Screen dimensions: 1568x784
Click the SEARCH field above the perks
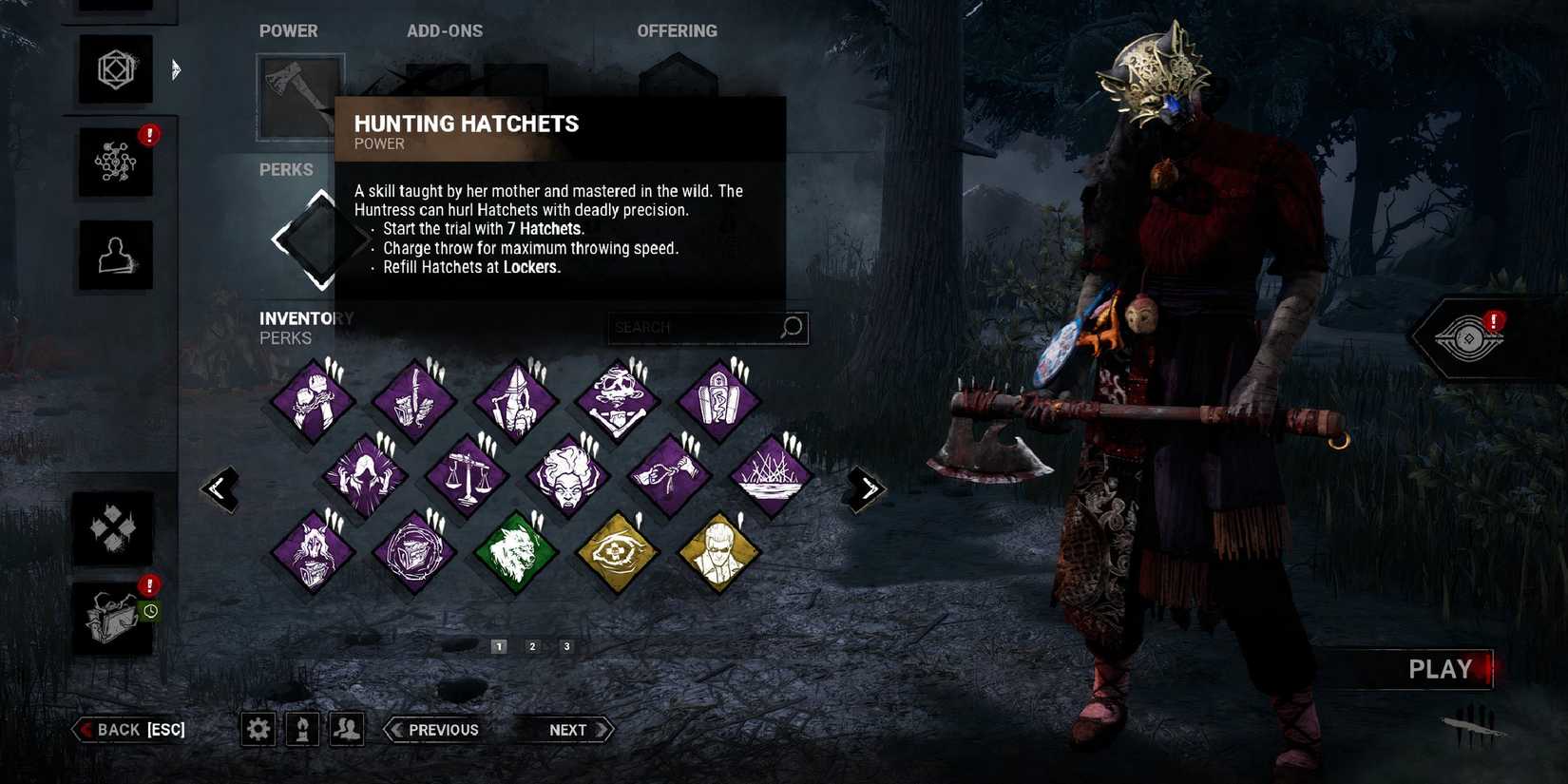coord(707,327)
